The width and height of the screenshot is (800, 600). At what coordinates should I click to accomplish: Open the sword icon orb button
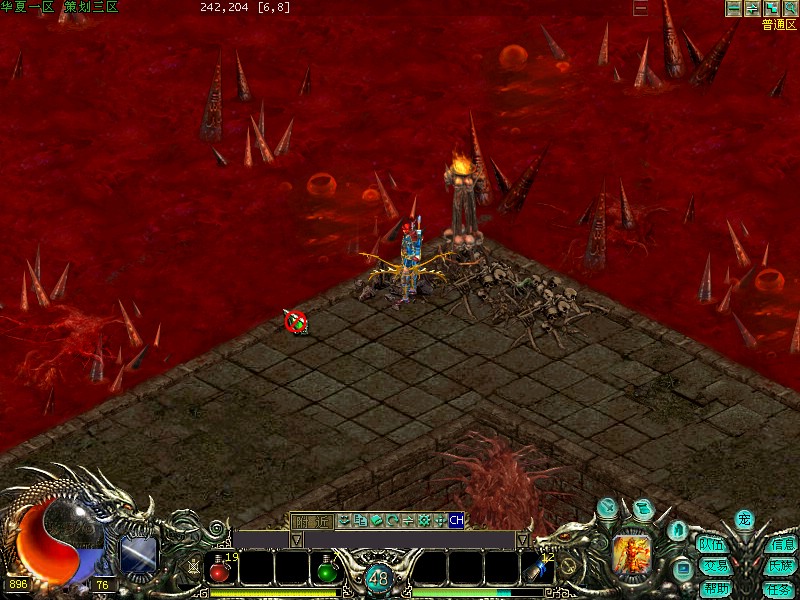607,509
